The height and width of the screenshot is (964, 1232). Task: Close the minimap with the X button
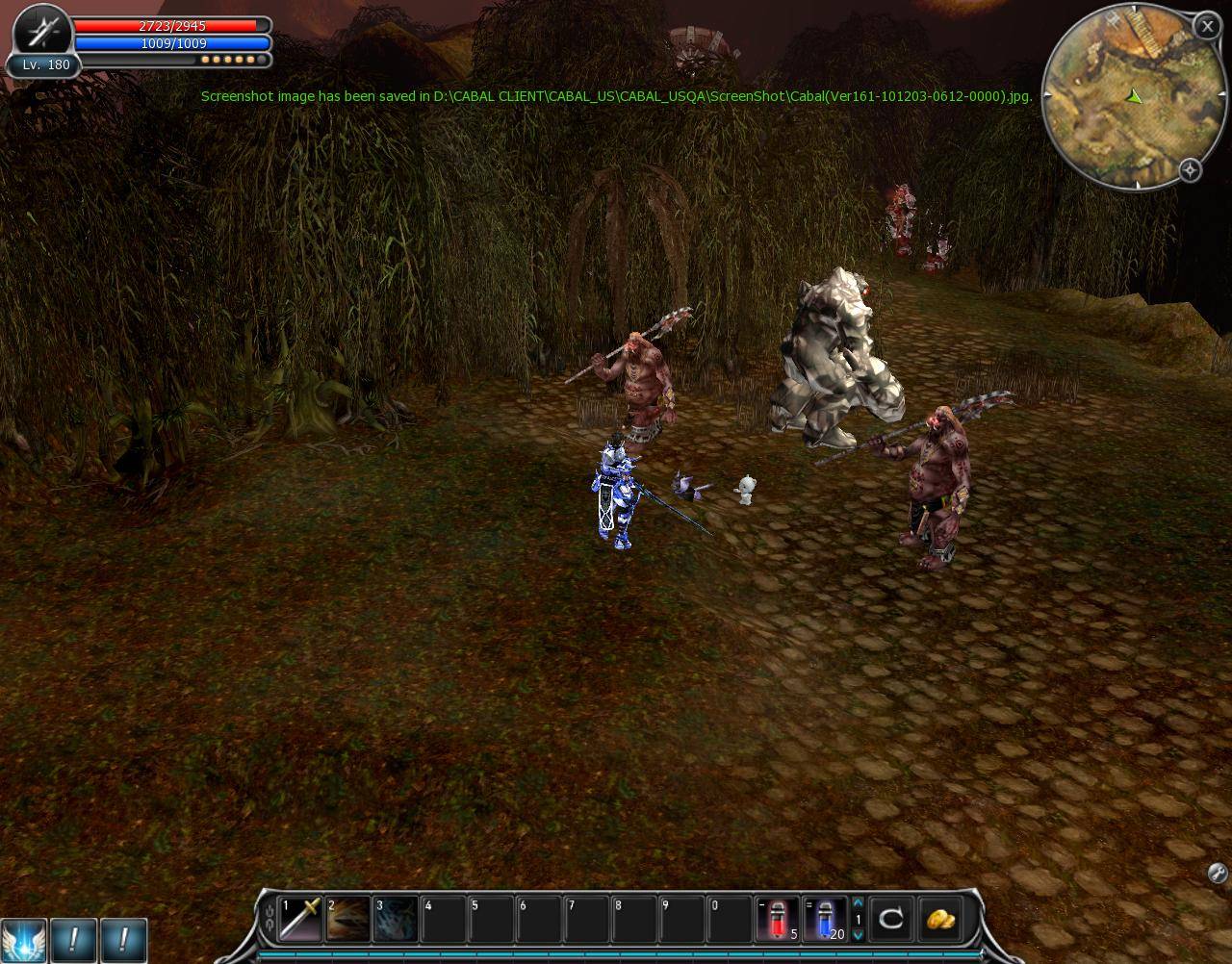tap(1207, 27)
